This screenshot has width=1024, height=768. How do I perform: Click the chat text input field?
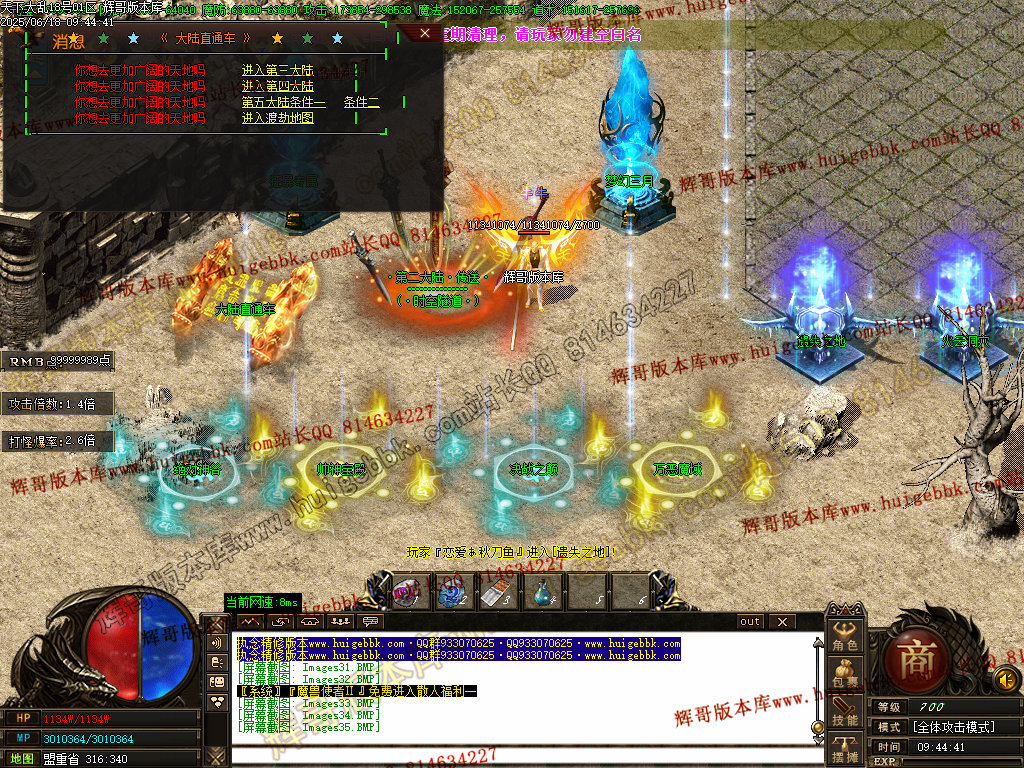click(520, 754)
